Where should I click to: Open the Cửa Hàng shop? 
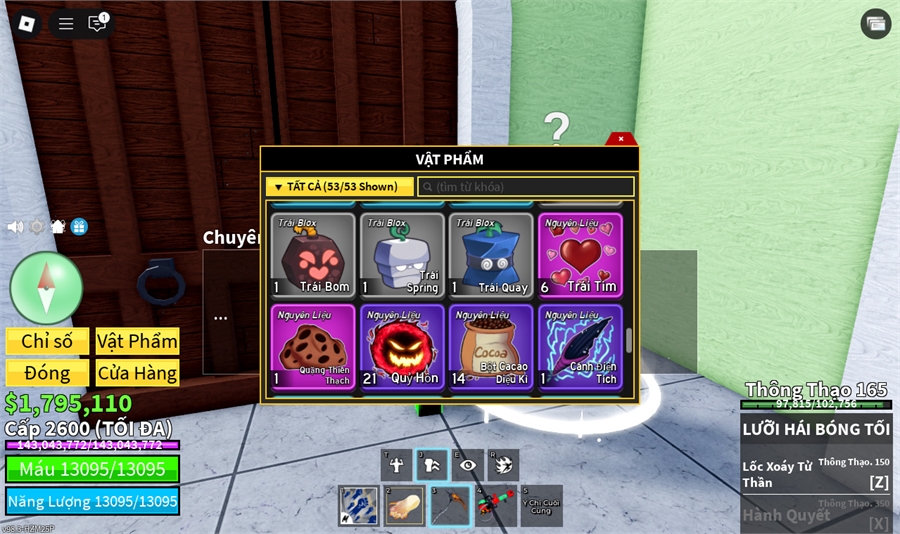point(137,373)
